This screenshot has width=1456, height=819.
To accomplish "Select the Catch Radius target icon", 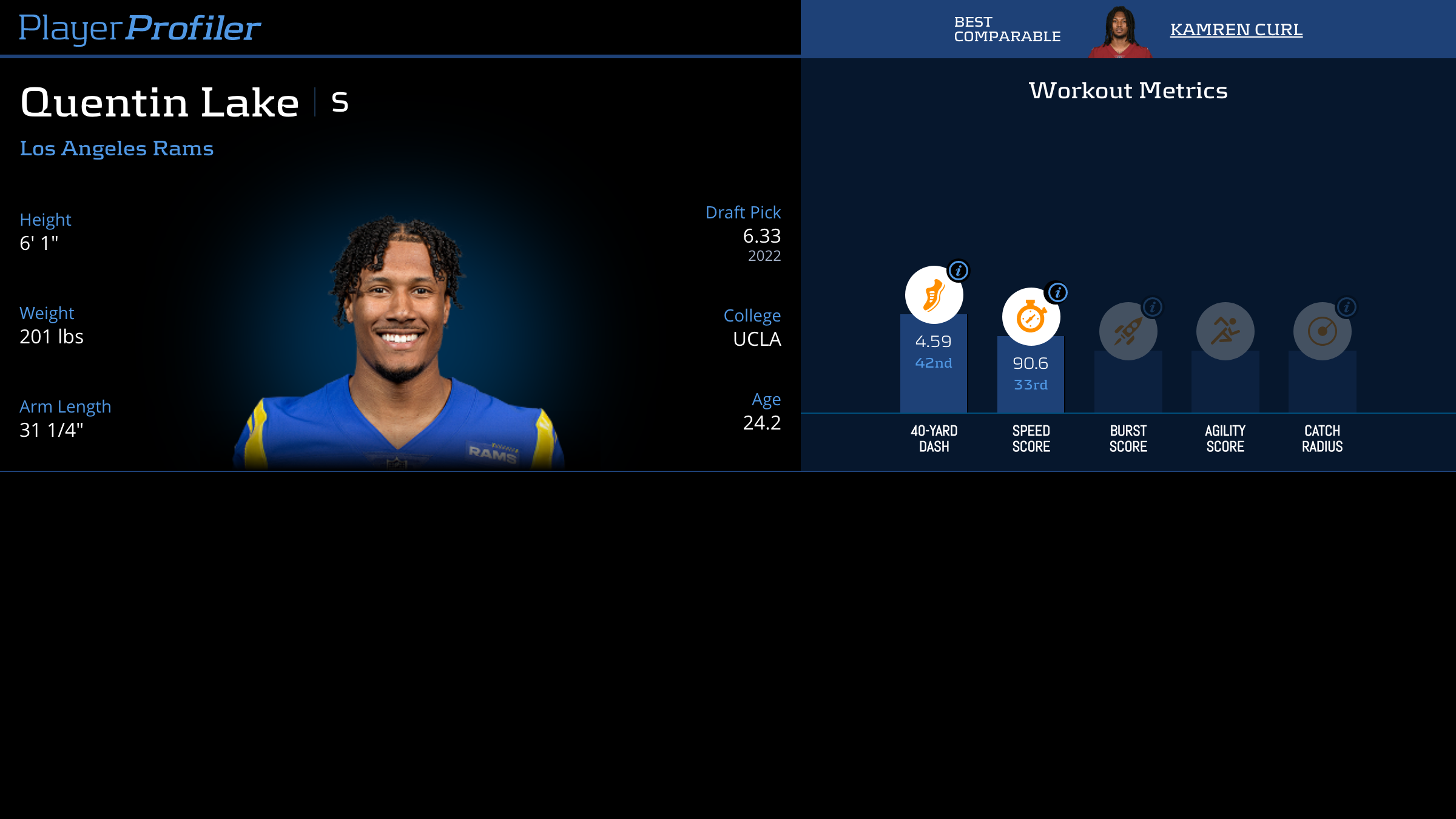I will 1322,331.
